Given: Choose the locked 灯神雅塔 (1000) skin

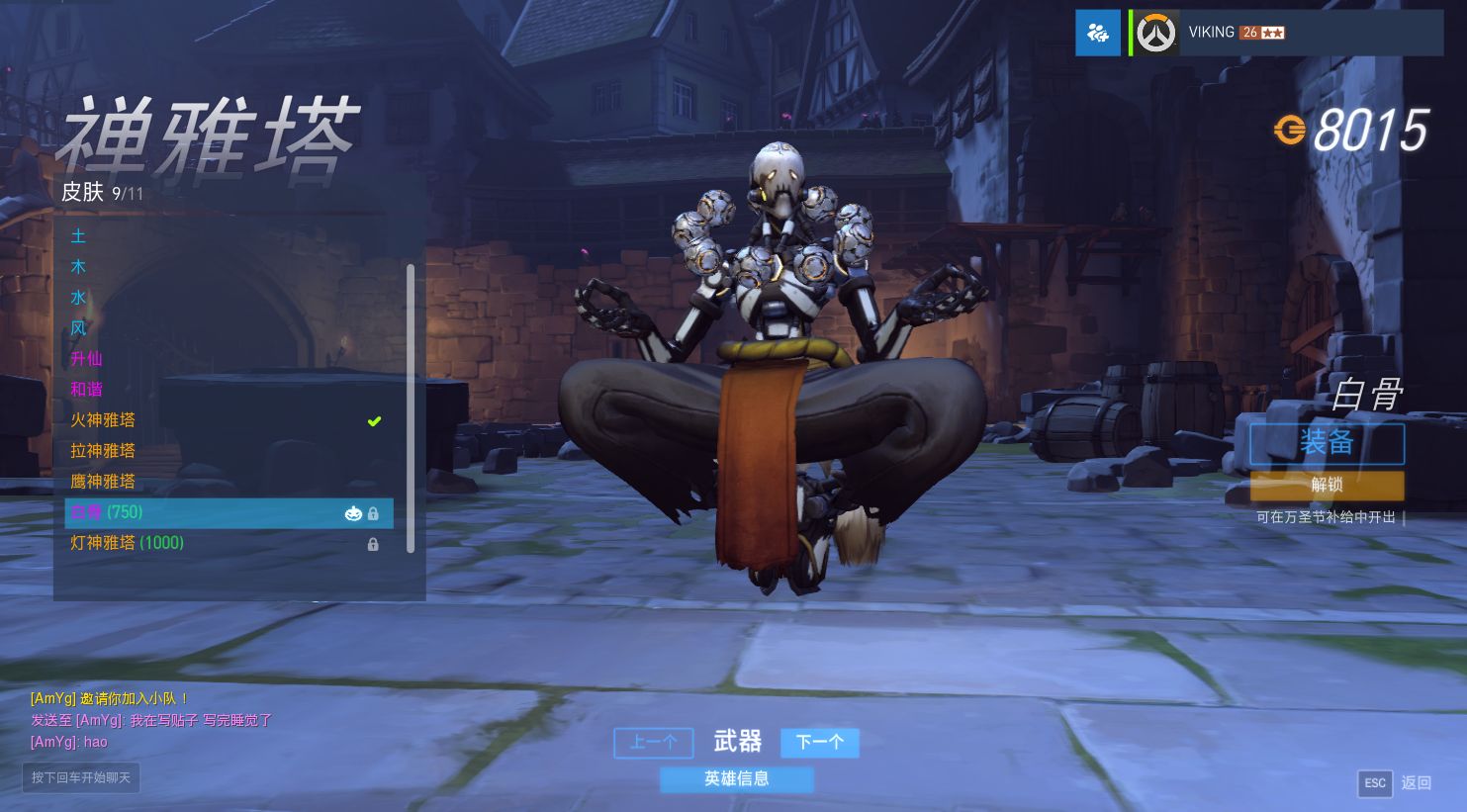Looking at the screenshot, I should (128, 543).
